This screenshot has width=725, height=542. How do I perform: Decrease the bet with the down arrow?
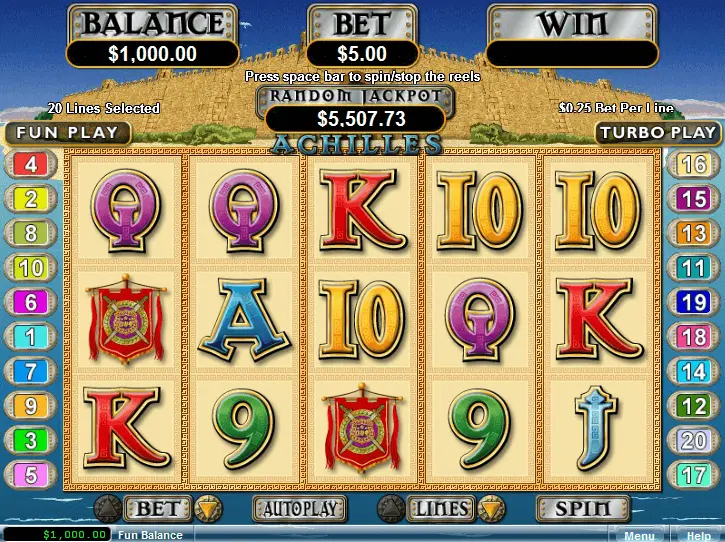[206, 509]
